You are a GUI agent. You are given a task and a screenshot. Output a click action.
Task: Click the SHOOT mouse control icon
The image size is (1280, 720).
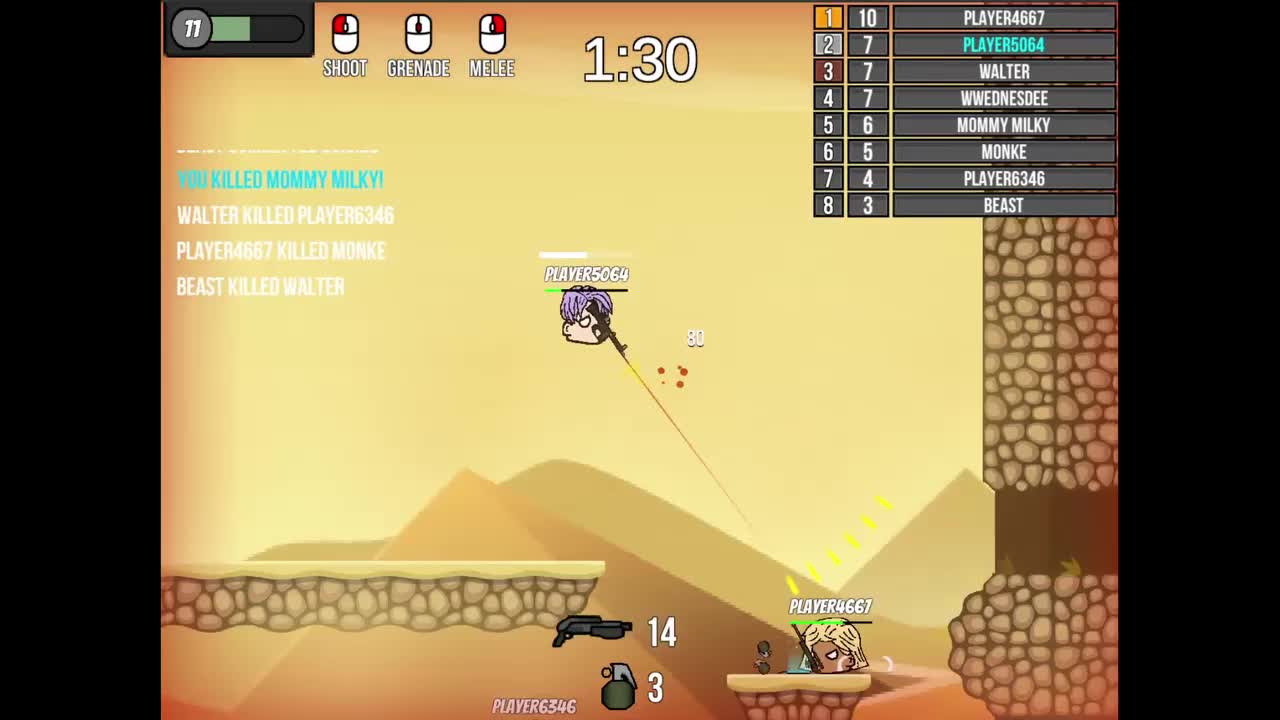pos(345,35)
